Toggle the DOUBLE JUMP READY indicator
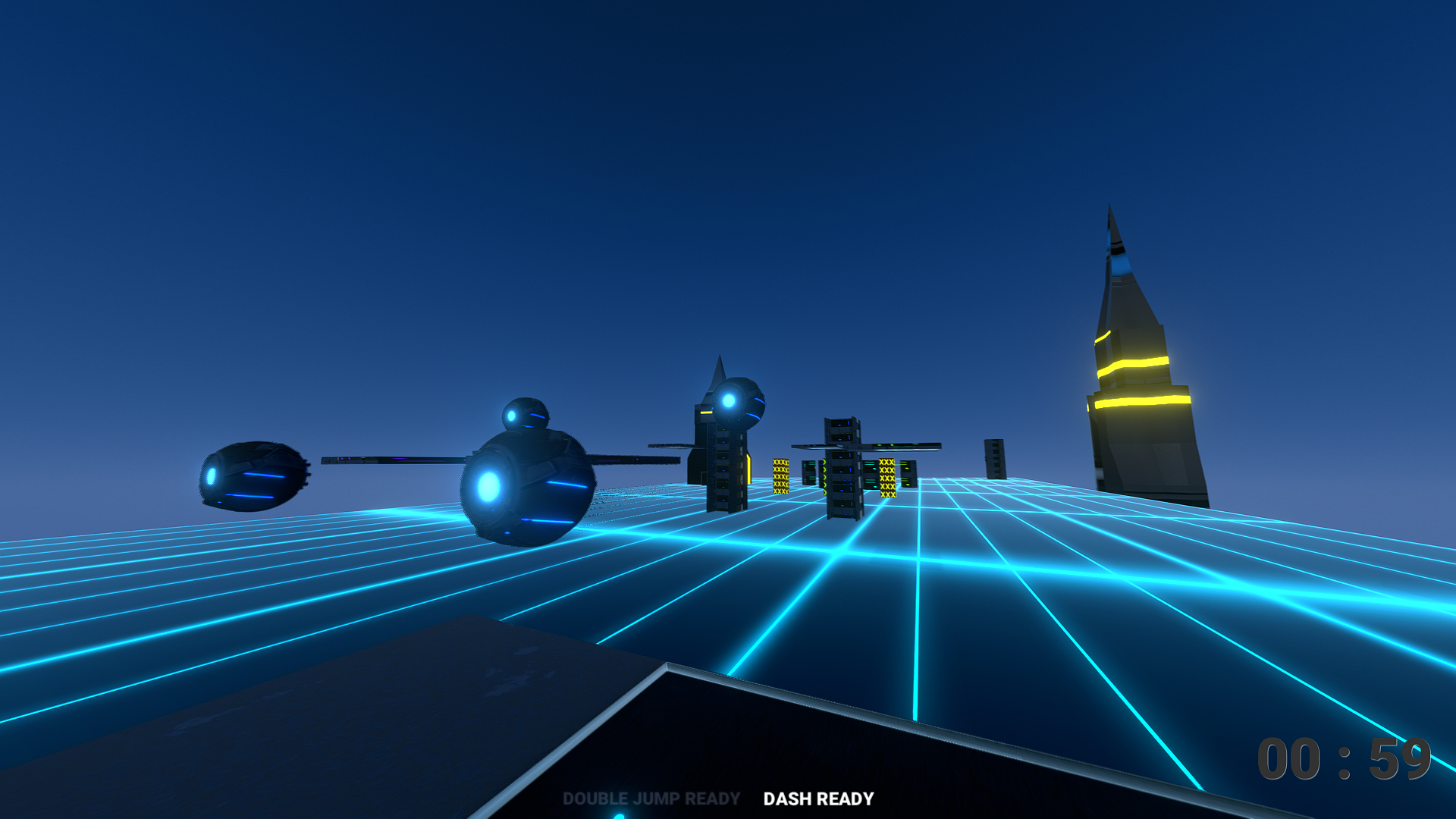 [651, 797]
